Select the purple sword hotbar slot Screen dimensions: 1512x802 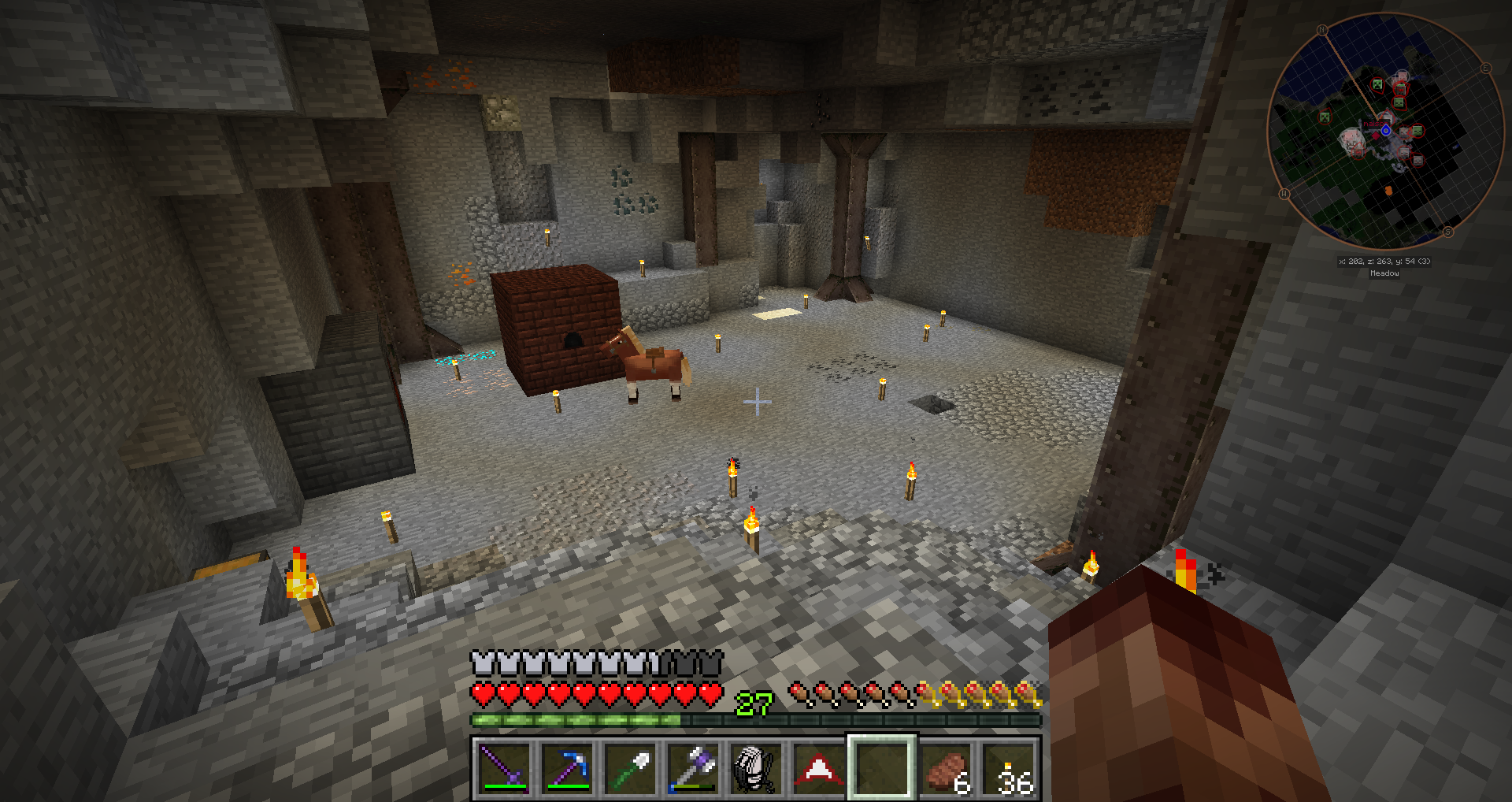click(504, 767)
